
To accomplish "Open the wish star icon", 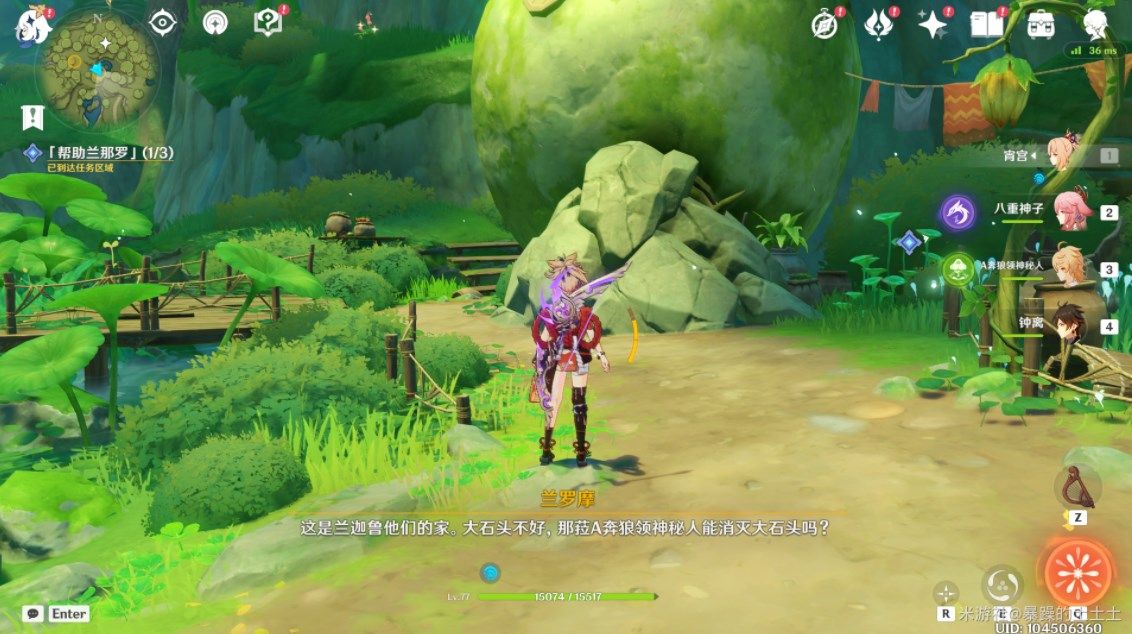I will tap(932, 25).
